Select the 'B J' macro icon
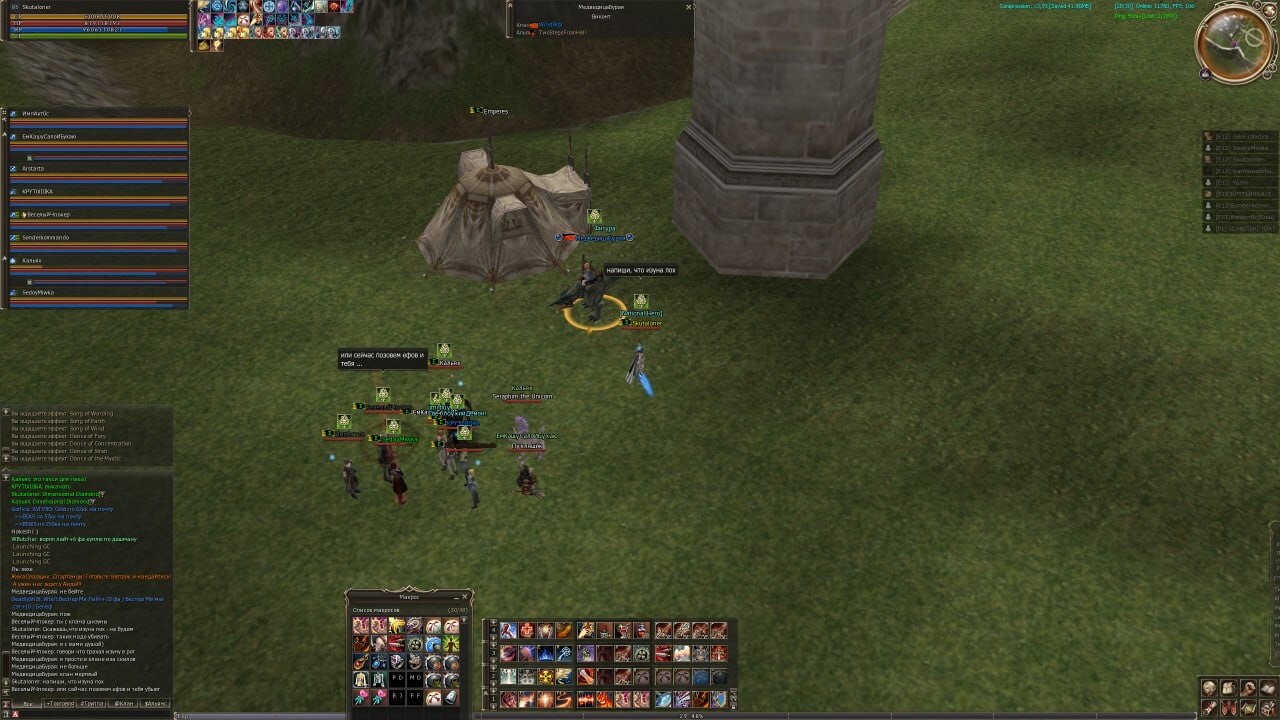Image resolution: width=1280 pixels, height=720 pixels. click(x=397, y=697)
